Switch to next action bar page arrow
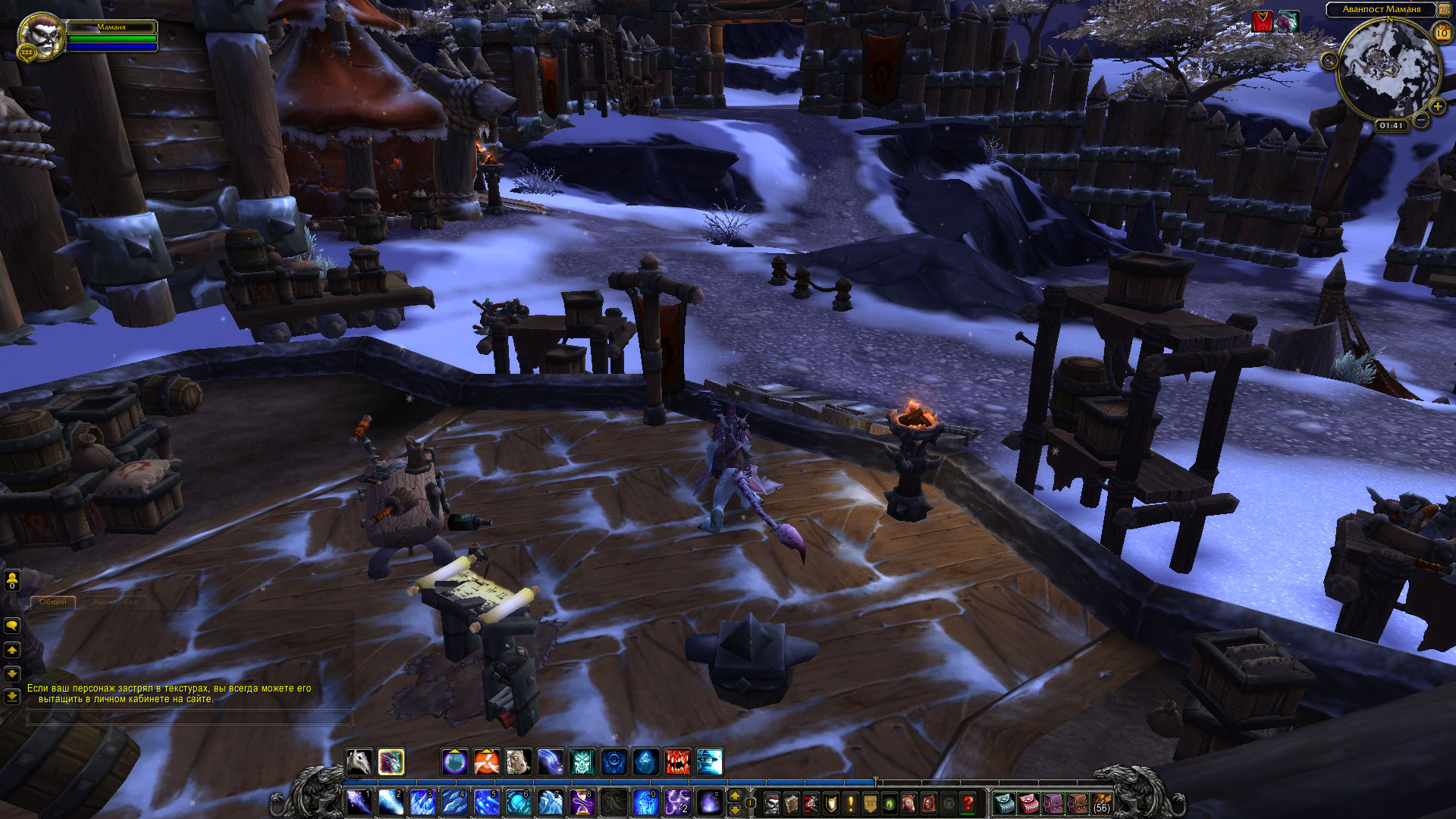This screenshot has height=819, width=1456. (734, 796)
